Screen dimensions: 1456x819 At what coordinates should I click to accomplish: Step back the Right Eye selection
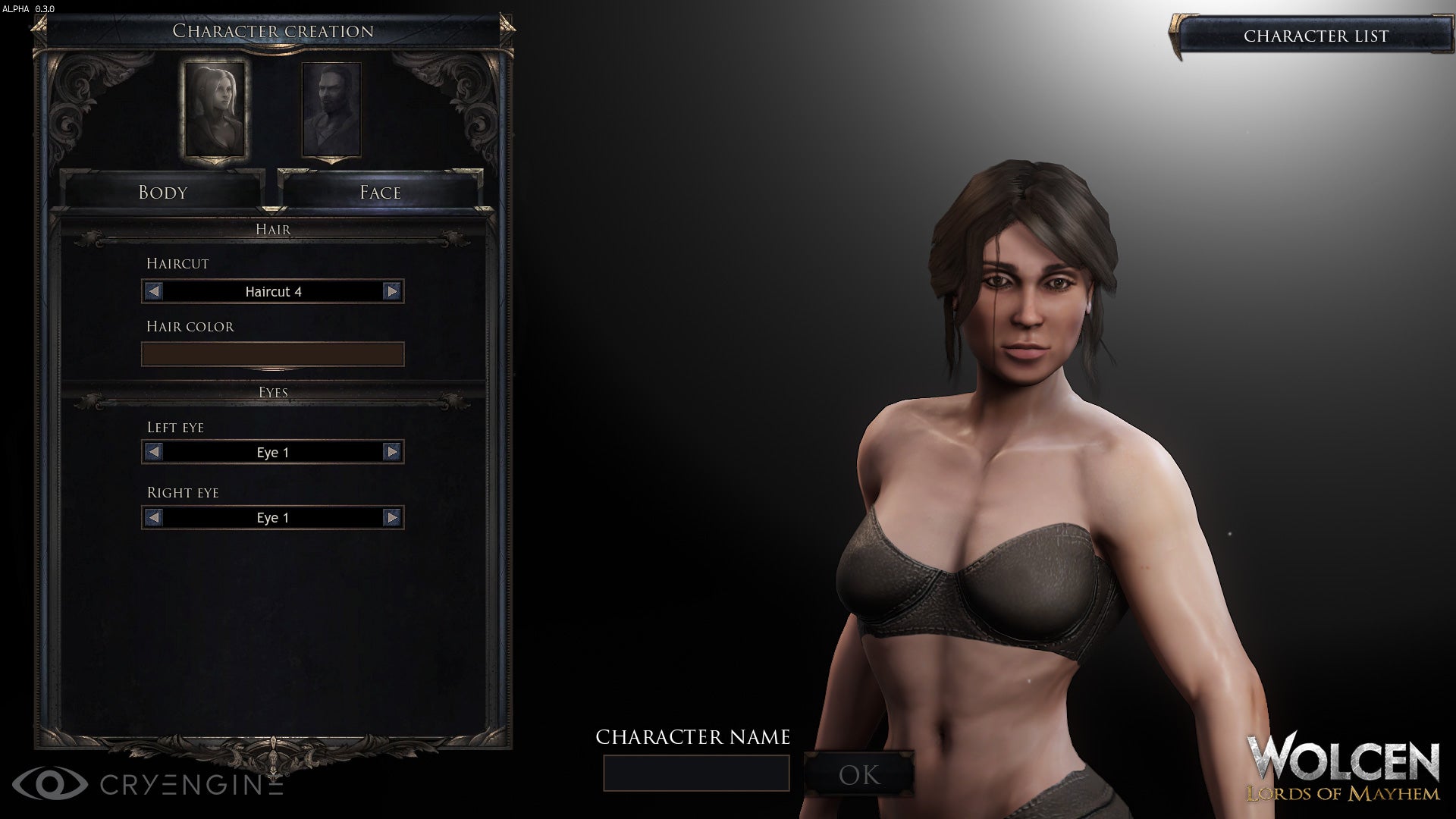click(x=152, y=518)
